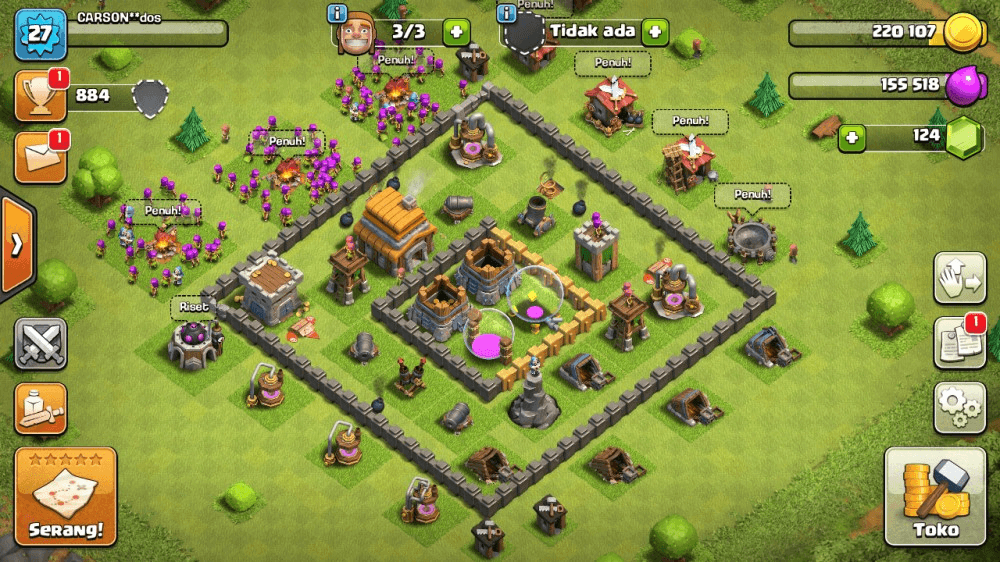Open the task list clipboard button
The width and height of the screenshot is (1000, 562).
[959, 343]
